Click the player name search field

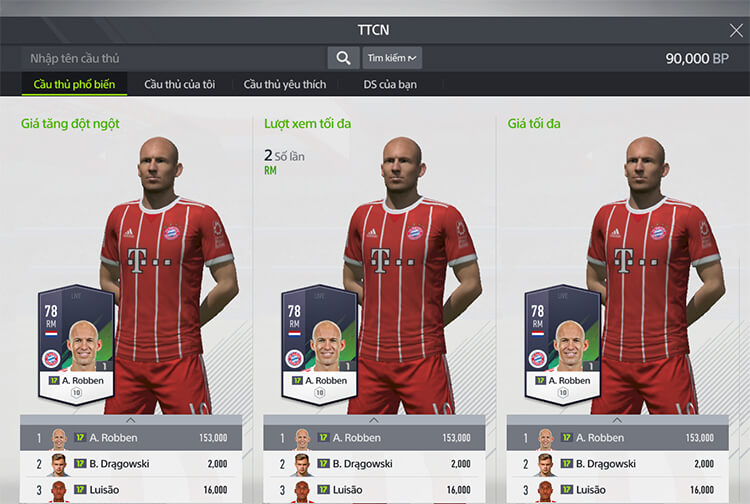coord(175,58)
